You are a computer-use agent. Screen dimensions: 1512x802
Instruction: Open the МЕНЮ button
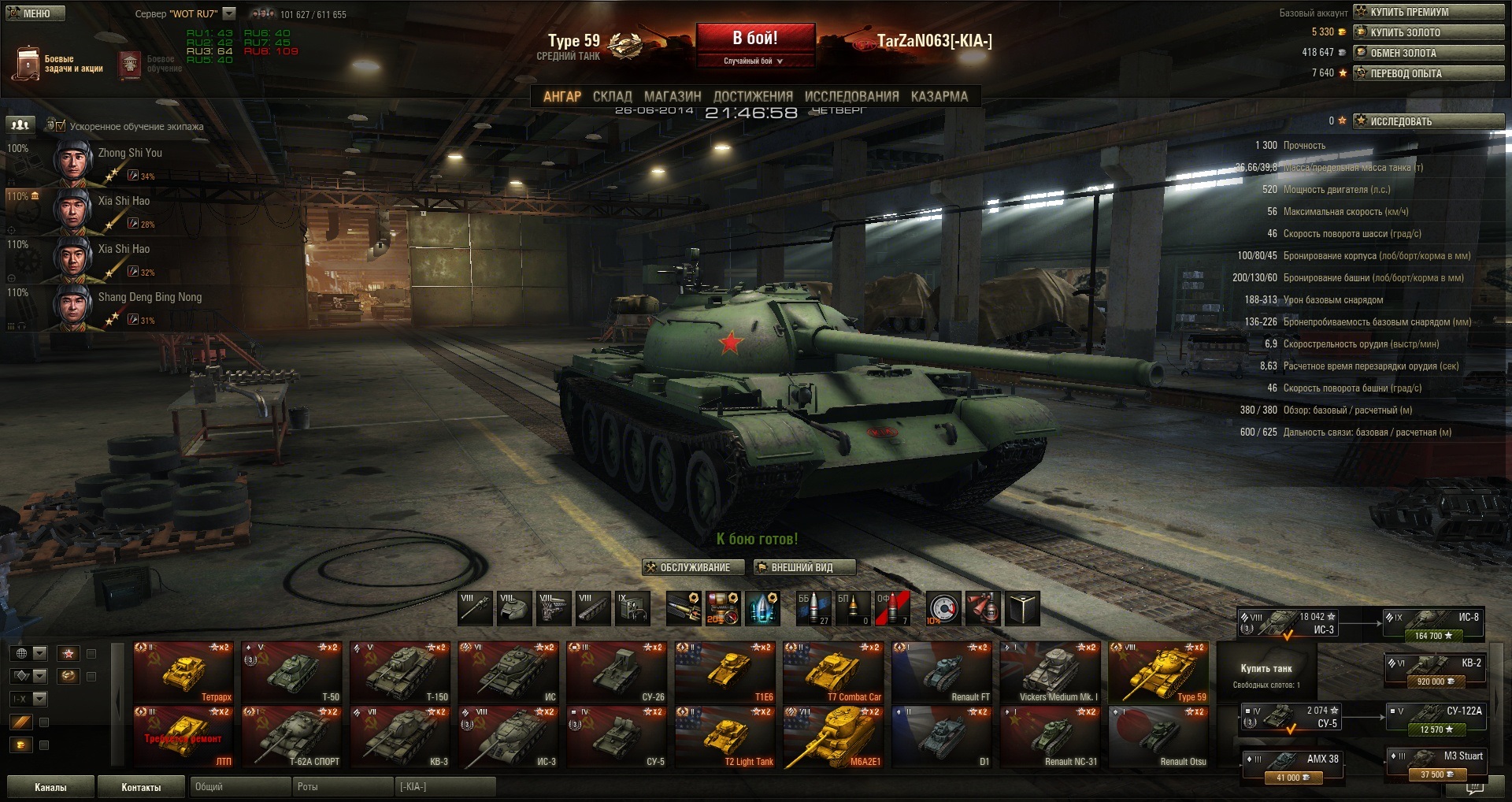[35, 13]
